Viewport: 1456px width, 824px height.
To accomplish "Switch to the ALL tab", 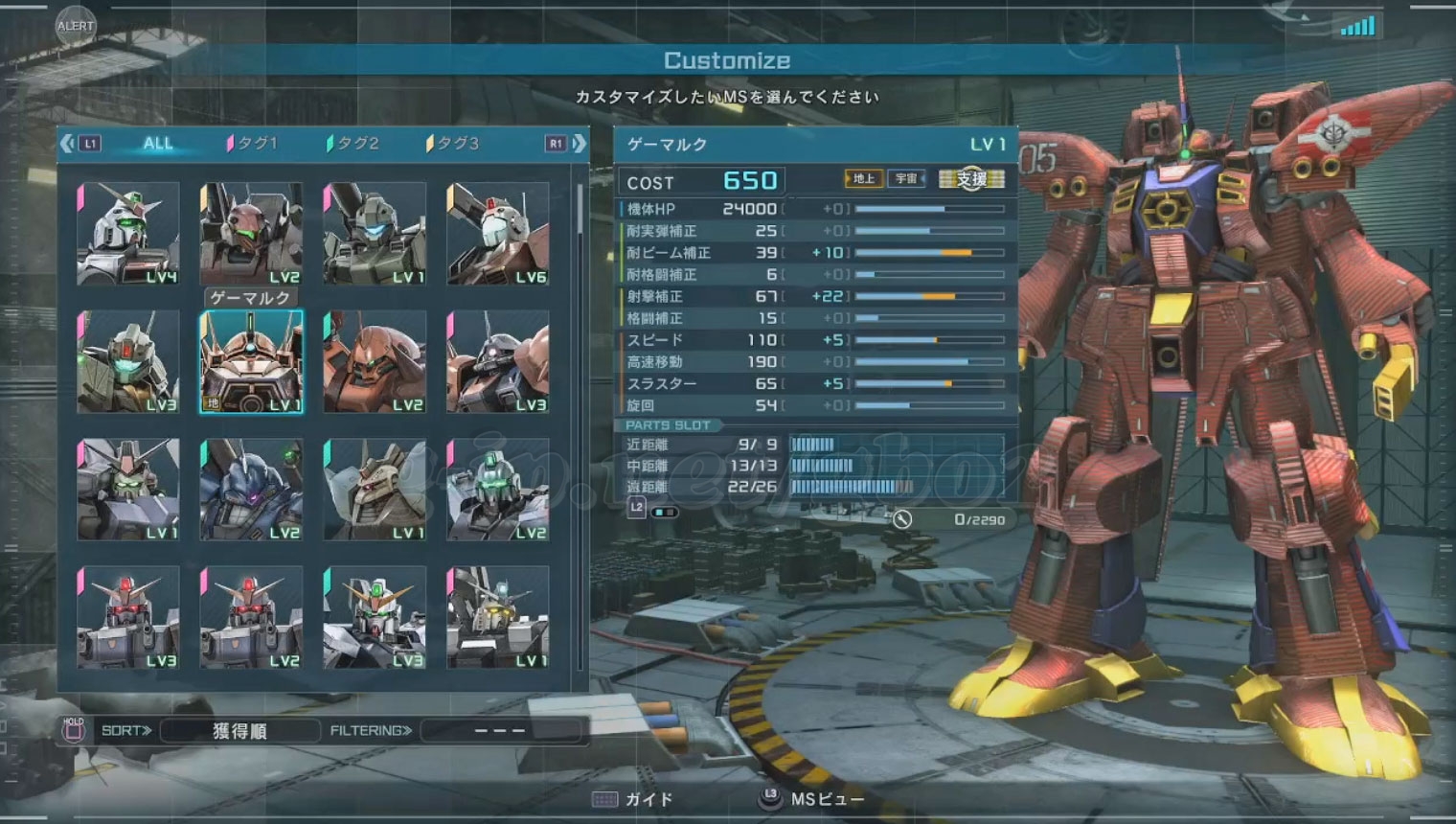I will [x=158, y=144].
